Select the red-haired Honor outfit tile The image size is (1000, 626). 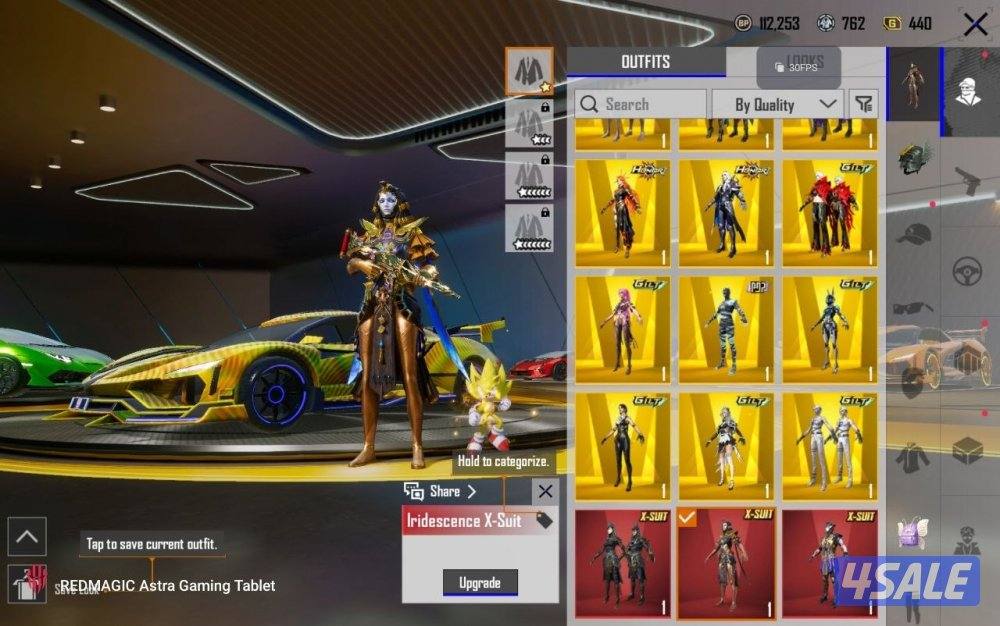coord(622,213)
